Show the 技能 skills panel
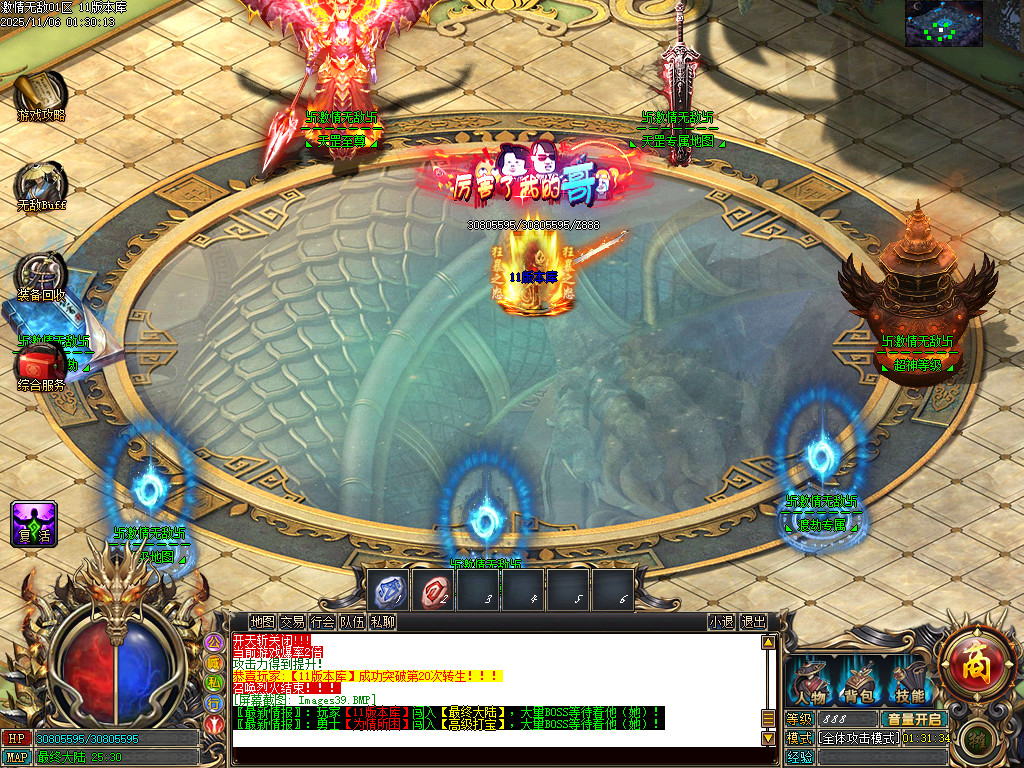The image size is (1024, 768). point(908,683)
